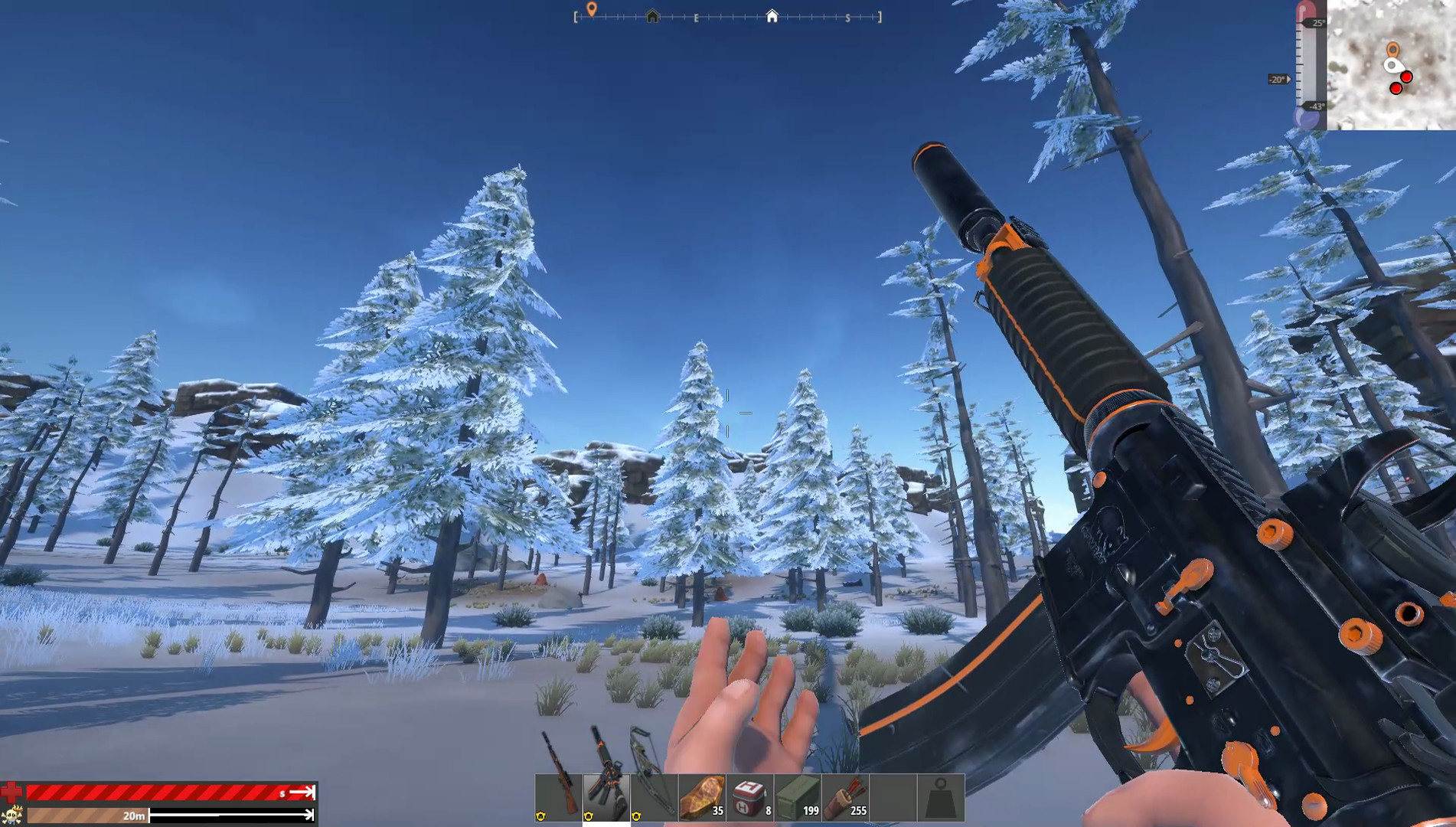1456x827 pixels.
Task: Click the white home icon on the compass
Action: pos(772,15)
